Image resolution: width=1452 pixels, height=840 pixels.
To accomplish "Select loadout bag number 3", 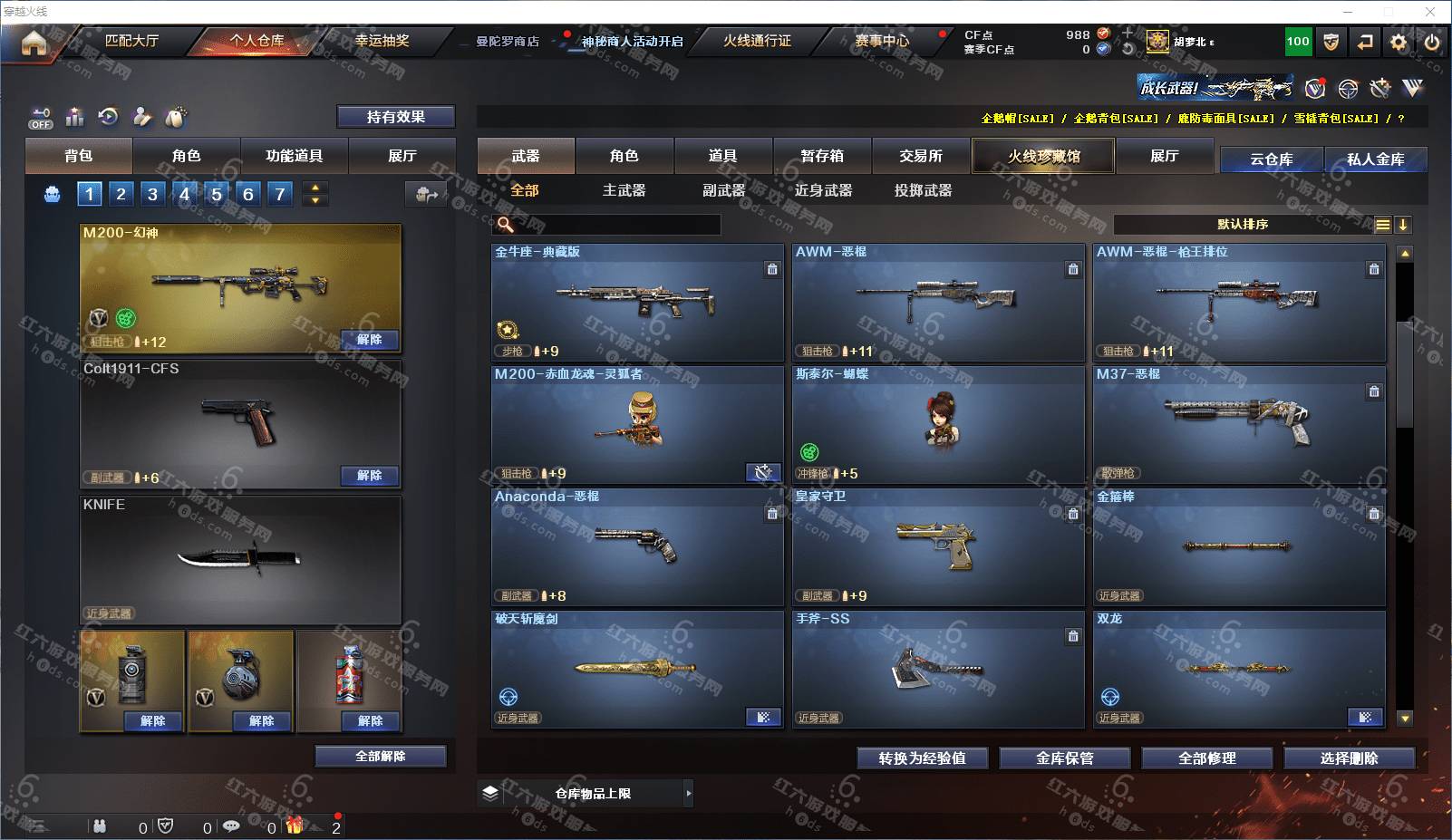I will click(152, 193).
